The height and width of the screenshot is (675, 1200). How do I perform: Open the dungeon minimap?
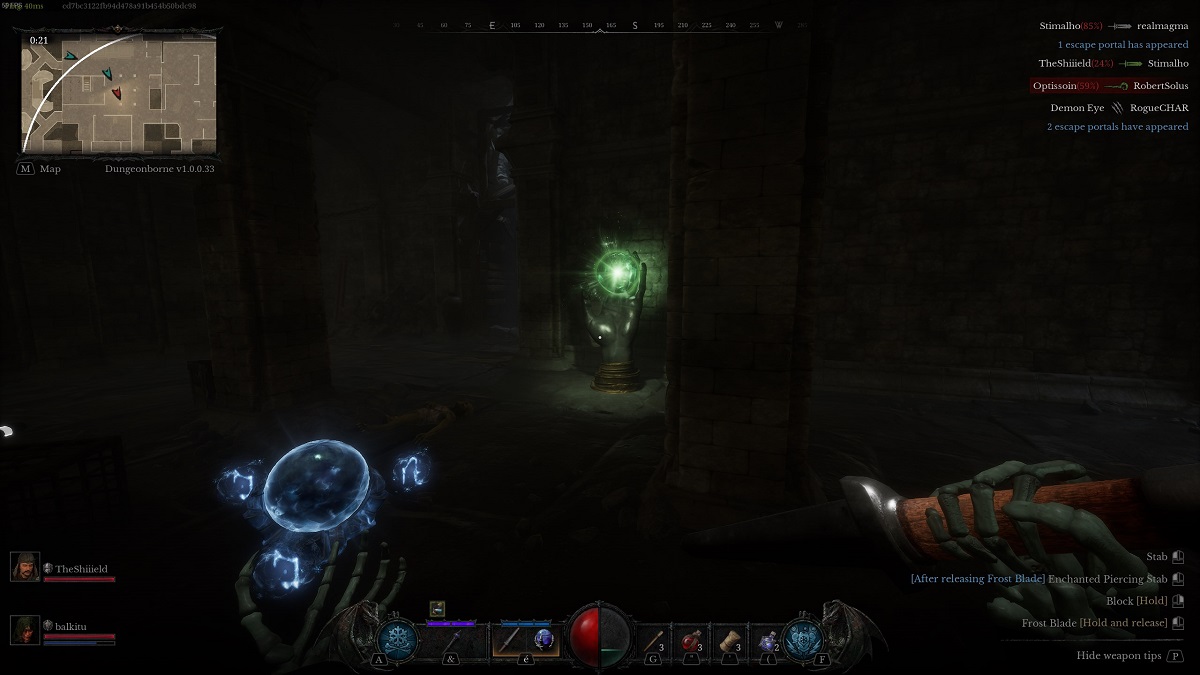[x=118, y=93]
